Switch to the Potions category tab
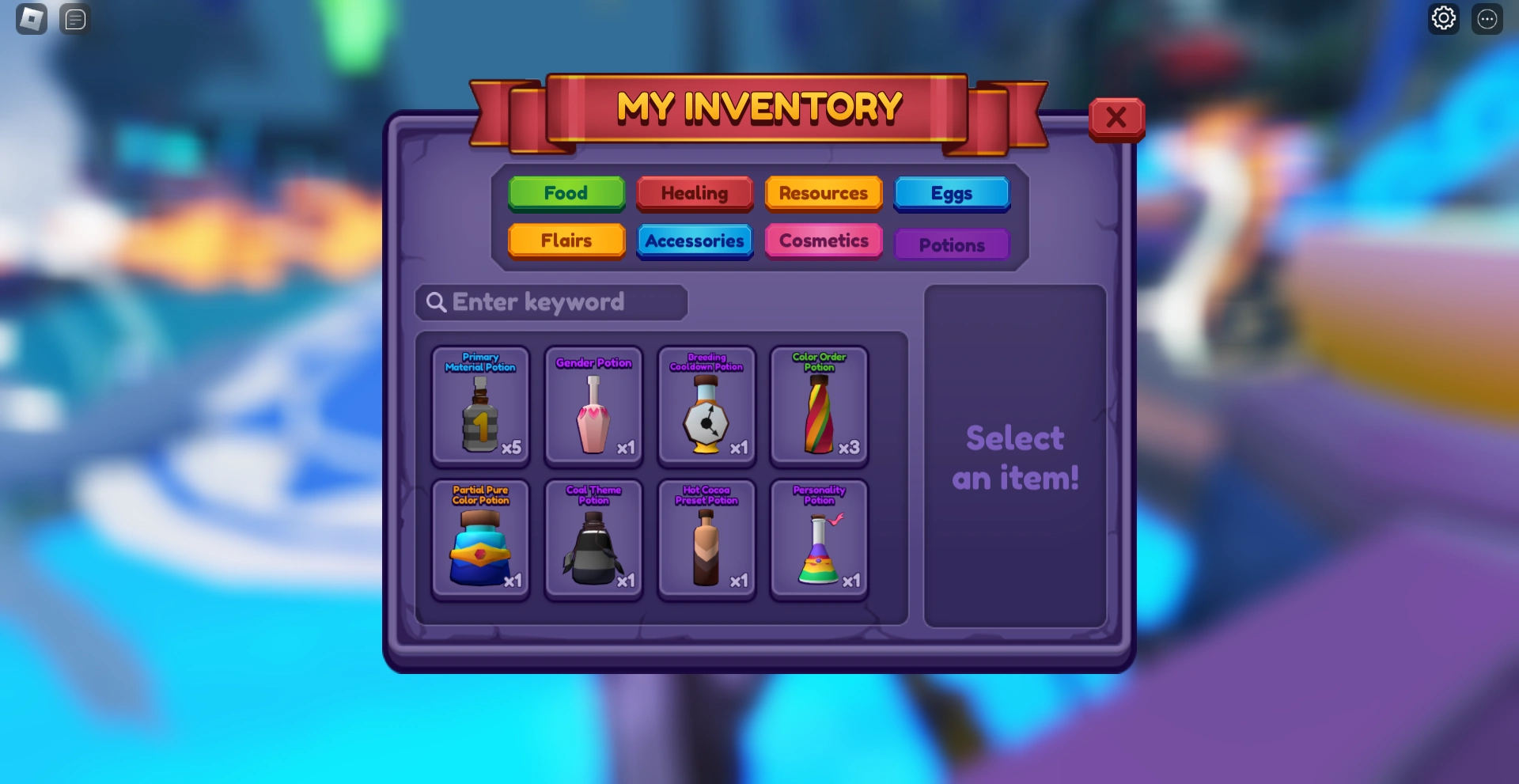 [951, 244]
